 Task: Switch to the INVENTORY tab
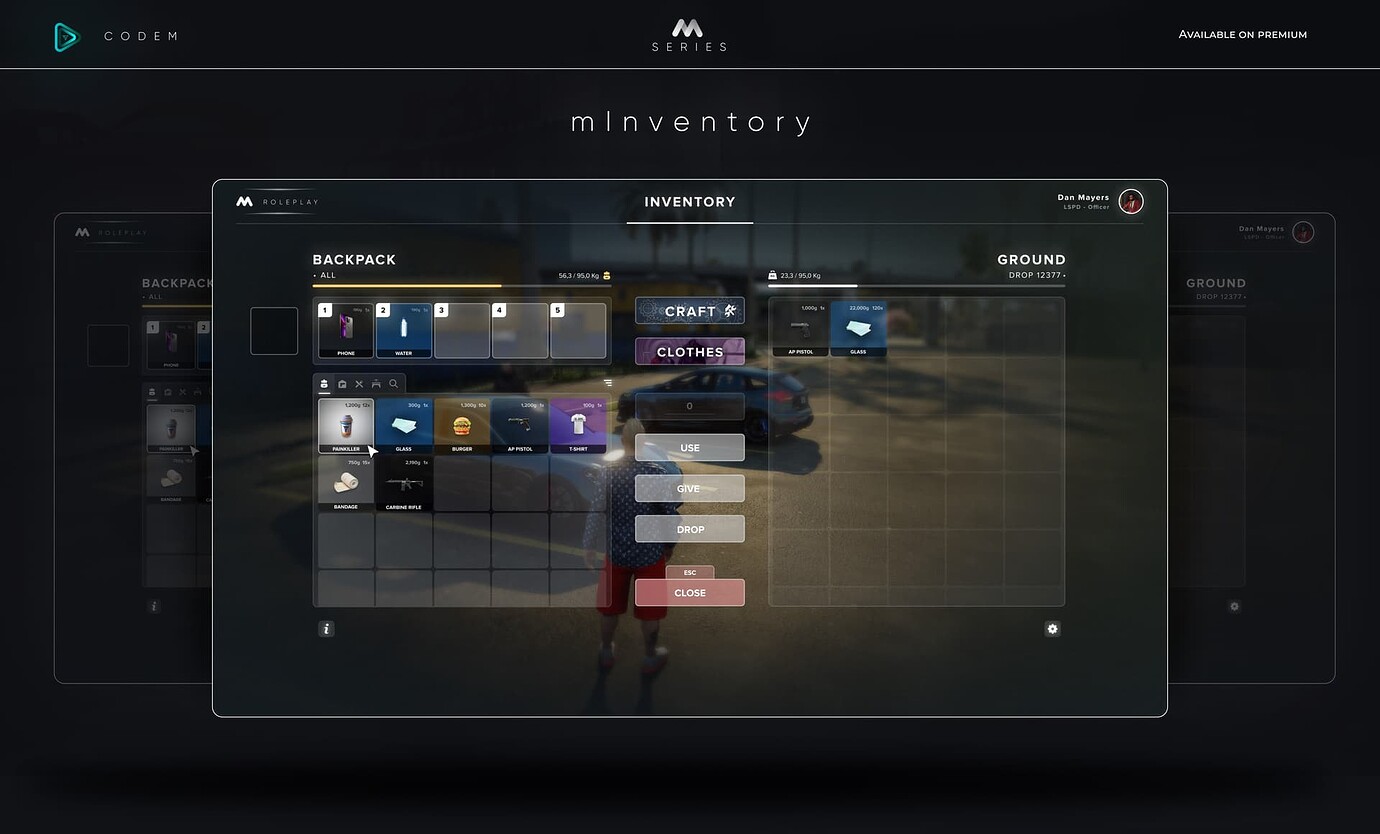pyautogui.click(x=689, y=201)
